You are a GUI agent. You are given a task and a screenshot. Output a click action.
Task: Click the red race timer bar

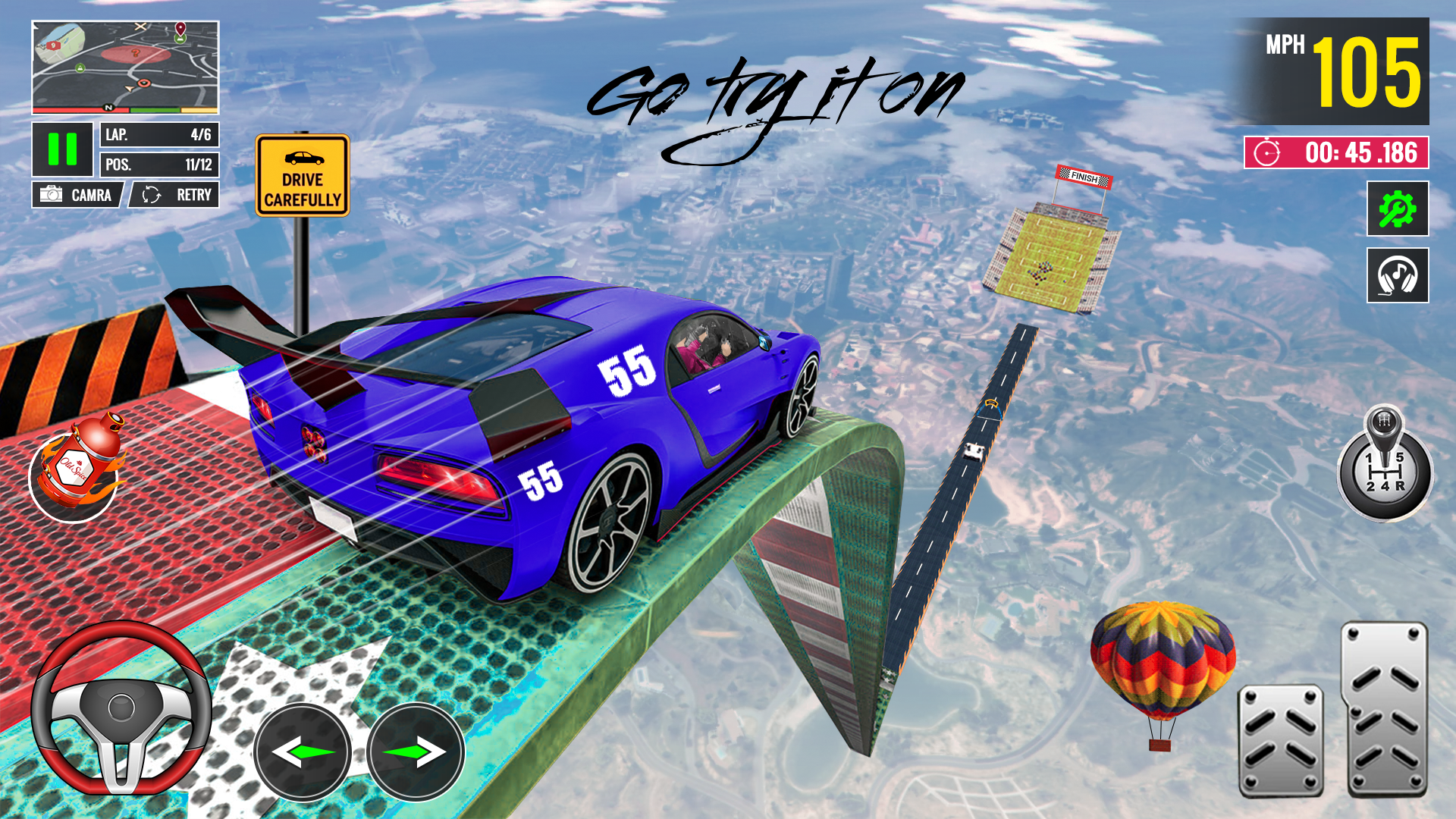pos(1338,152)
